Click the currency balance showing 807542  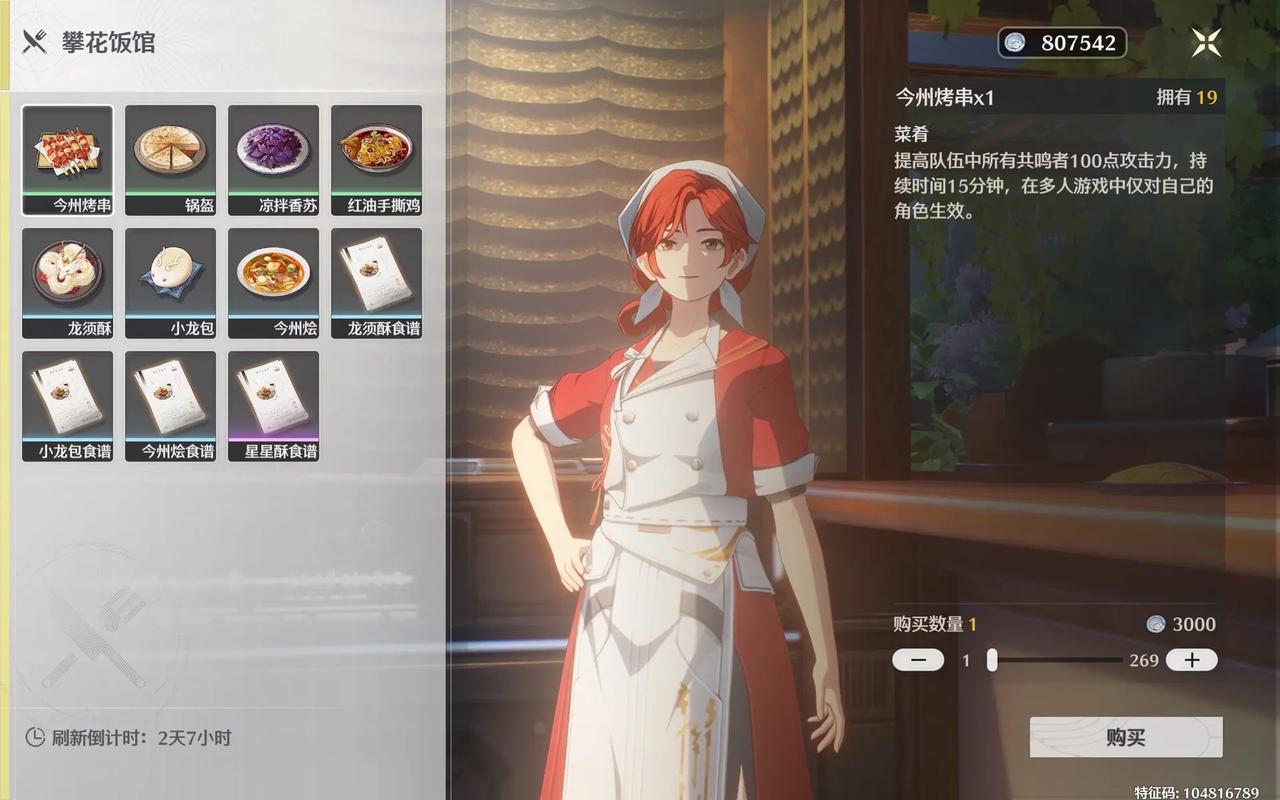(x=1062, y=43)
